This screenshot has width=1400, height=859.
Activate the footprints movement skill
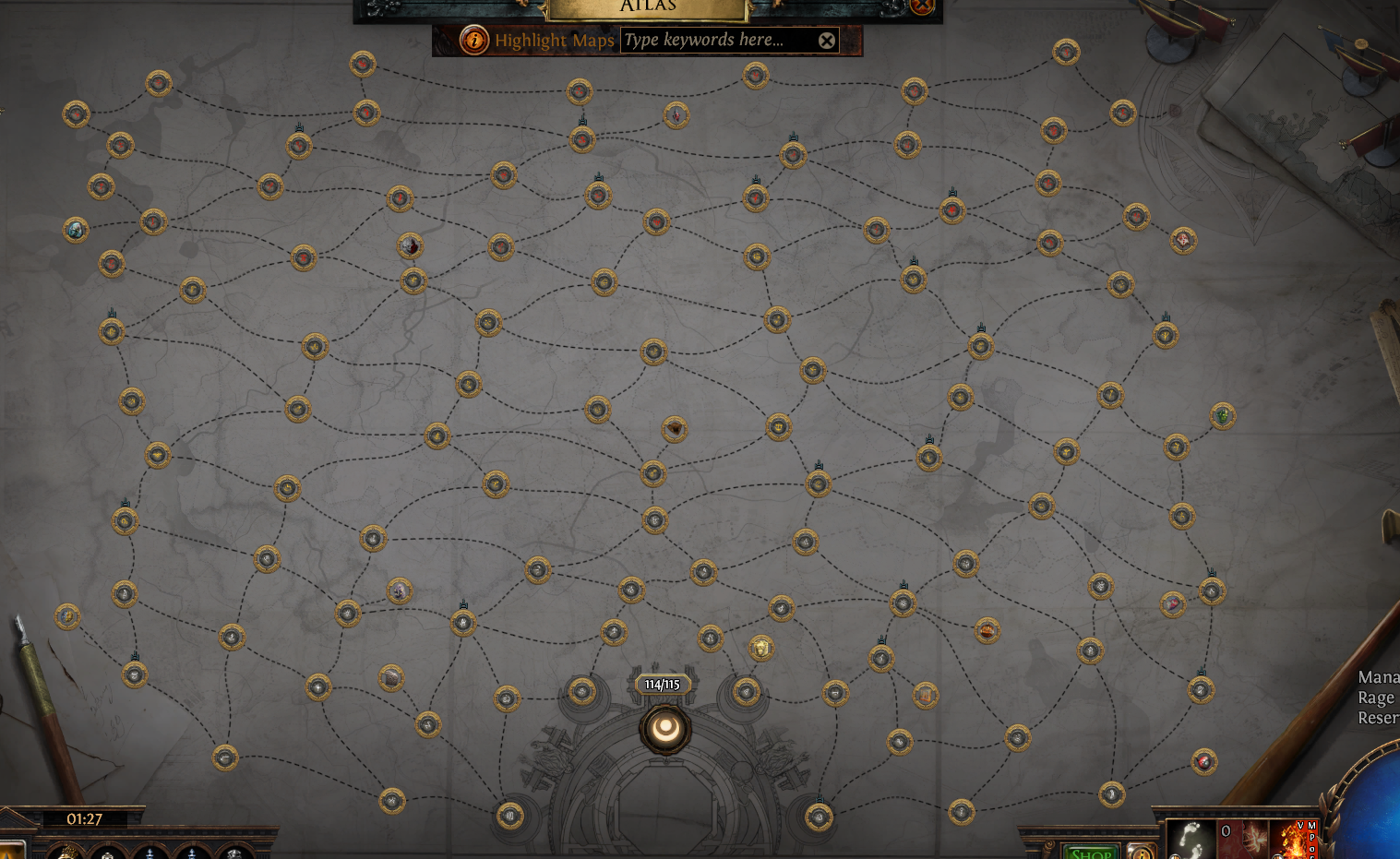1191,838
